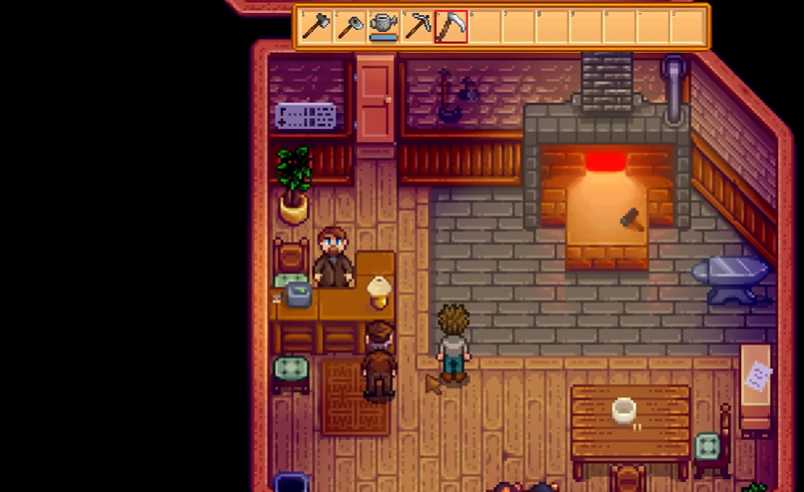804x492 pixels.
Task: Click the highlighted scythe slot
Action: [451, 26]
